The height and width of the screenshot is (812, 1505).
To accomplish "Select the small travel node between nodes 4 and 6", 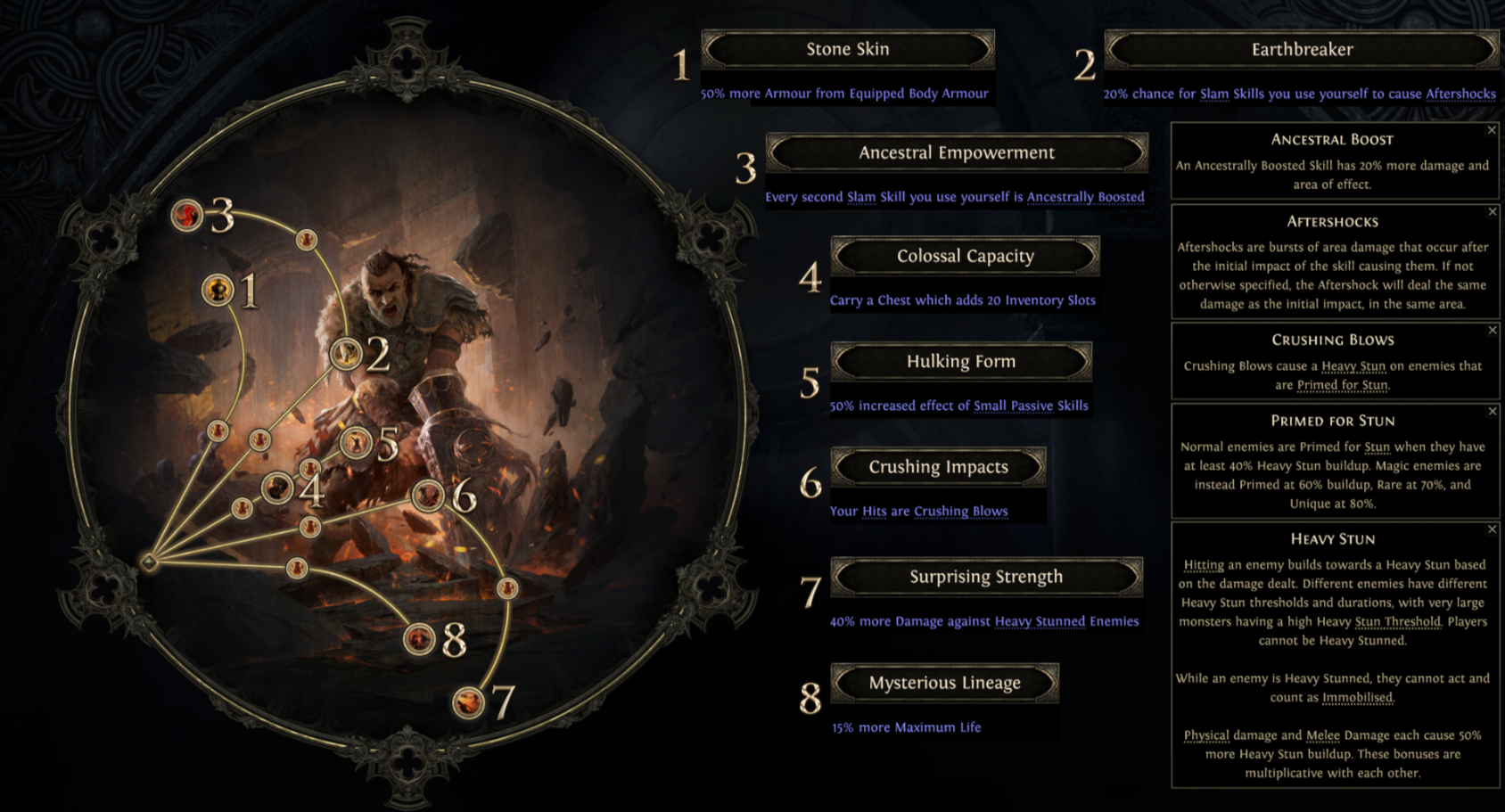I will [x=309, y=526].
